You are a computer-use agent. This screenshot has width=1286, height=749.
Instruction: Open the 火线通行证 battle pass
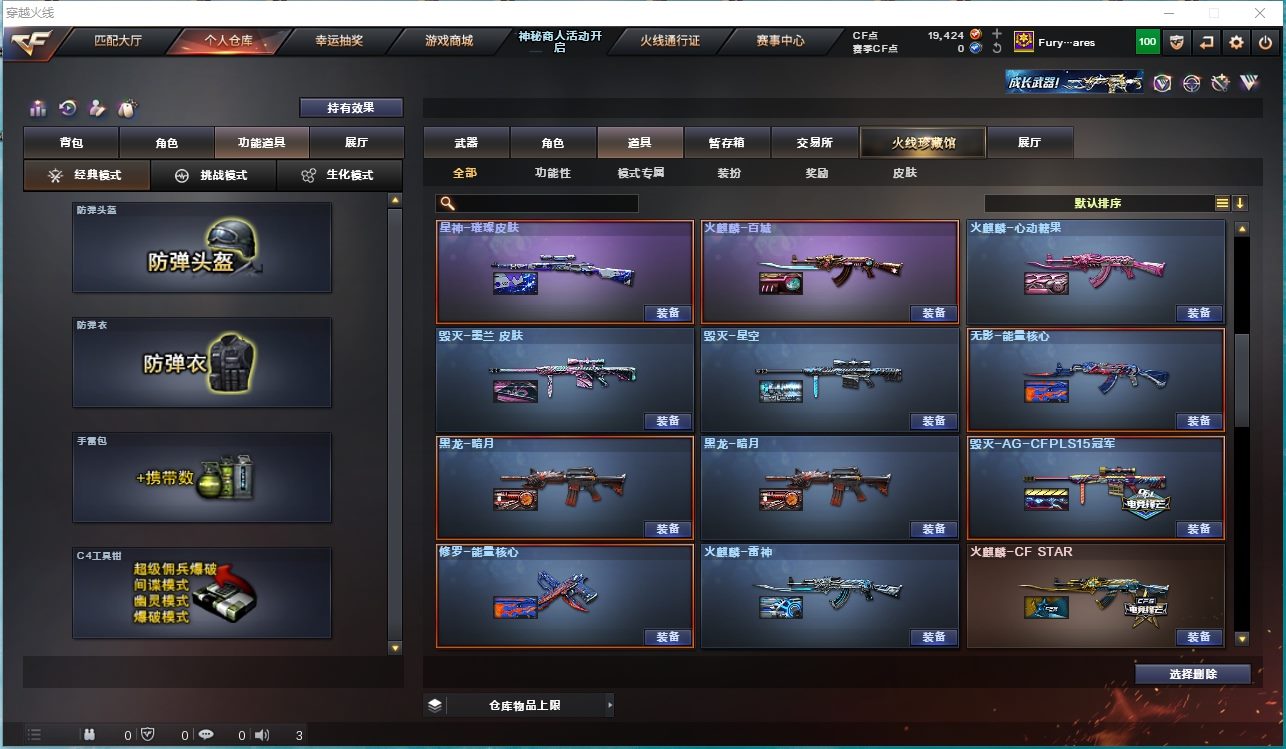coord(670,41)
